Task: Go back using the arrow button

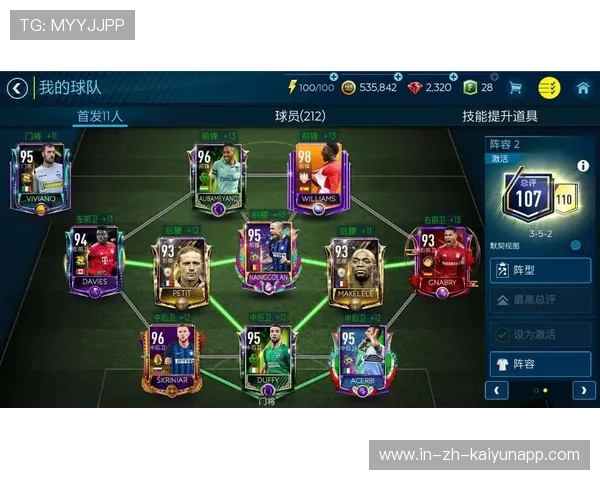Action: pyautogui.click(x=17, y=88)
